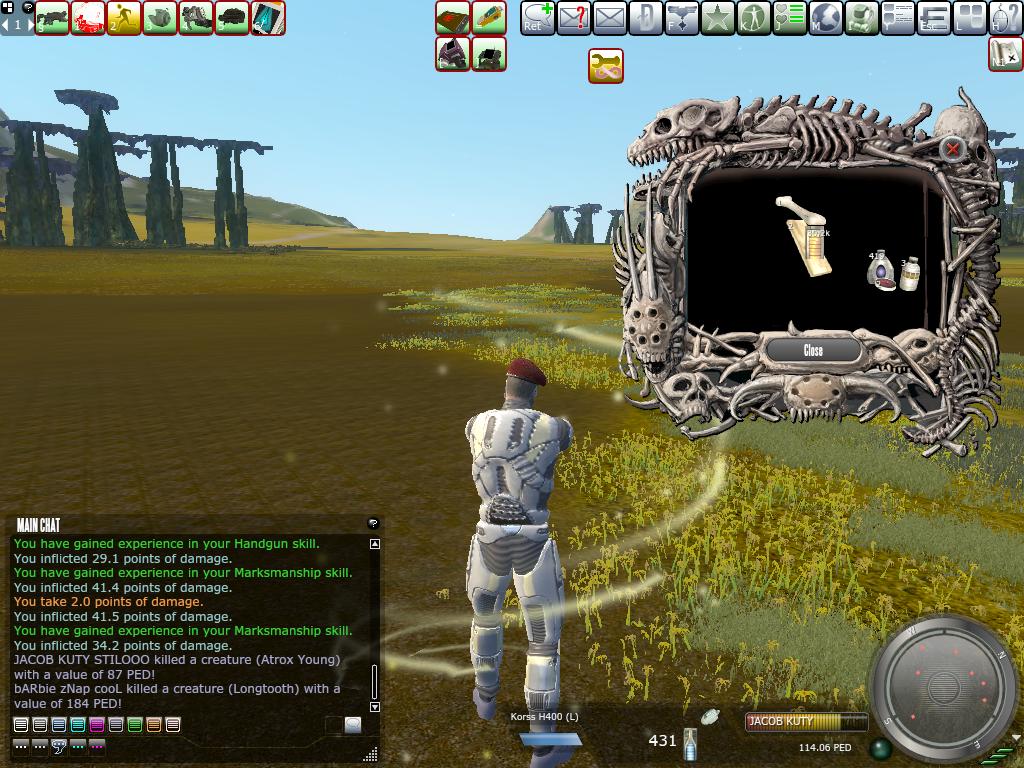Activate the running man hotbar action

pyautogui.click(x=124, y=18)
